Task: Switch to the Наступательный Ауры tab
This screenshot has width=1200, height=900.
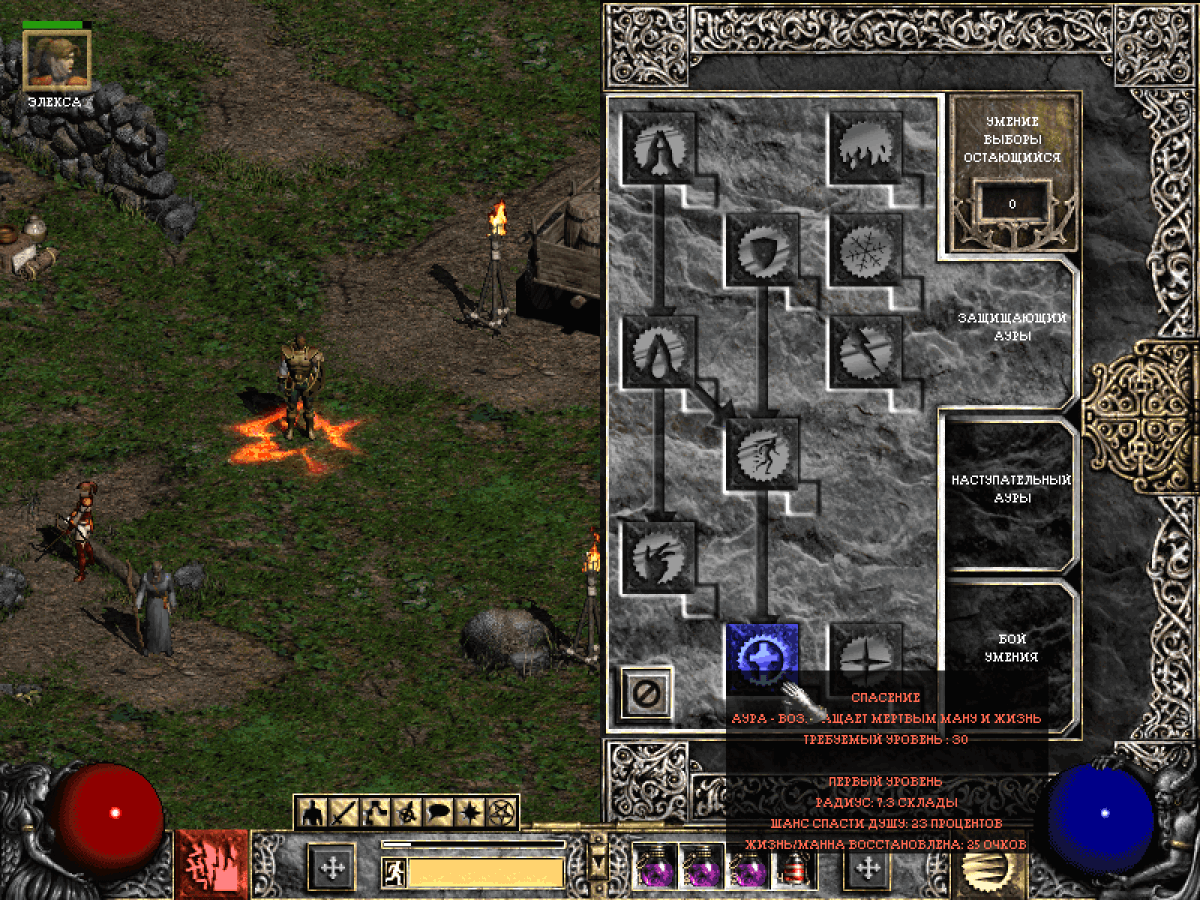Action: pyautogui.click(x=1010, y=489)
